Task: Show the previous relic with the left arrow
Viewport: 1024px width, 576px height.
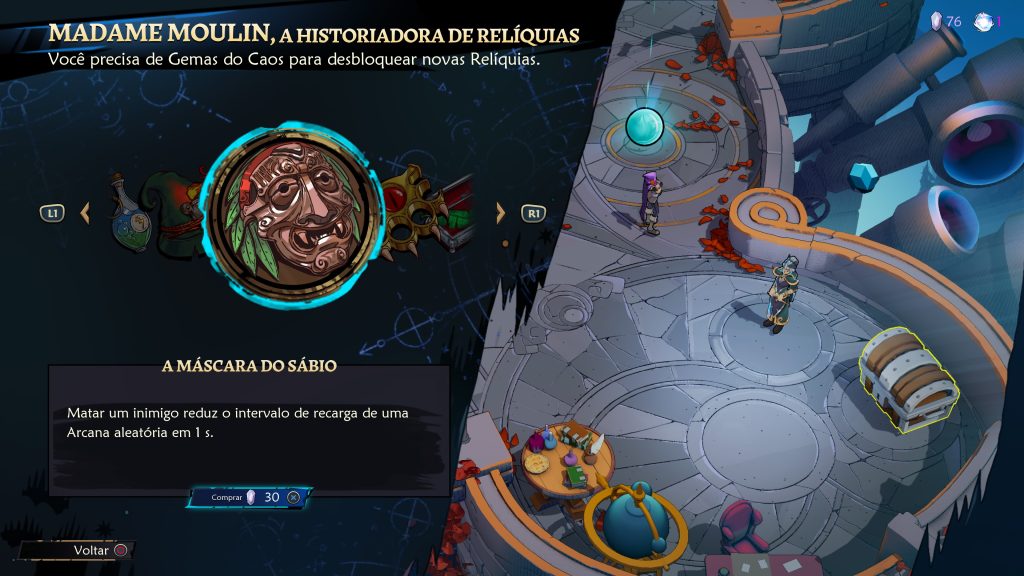Action: pos(85,212)
